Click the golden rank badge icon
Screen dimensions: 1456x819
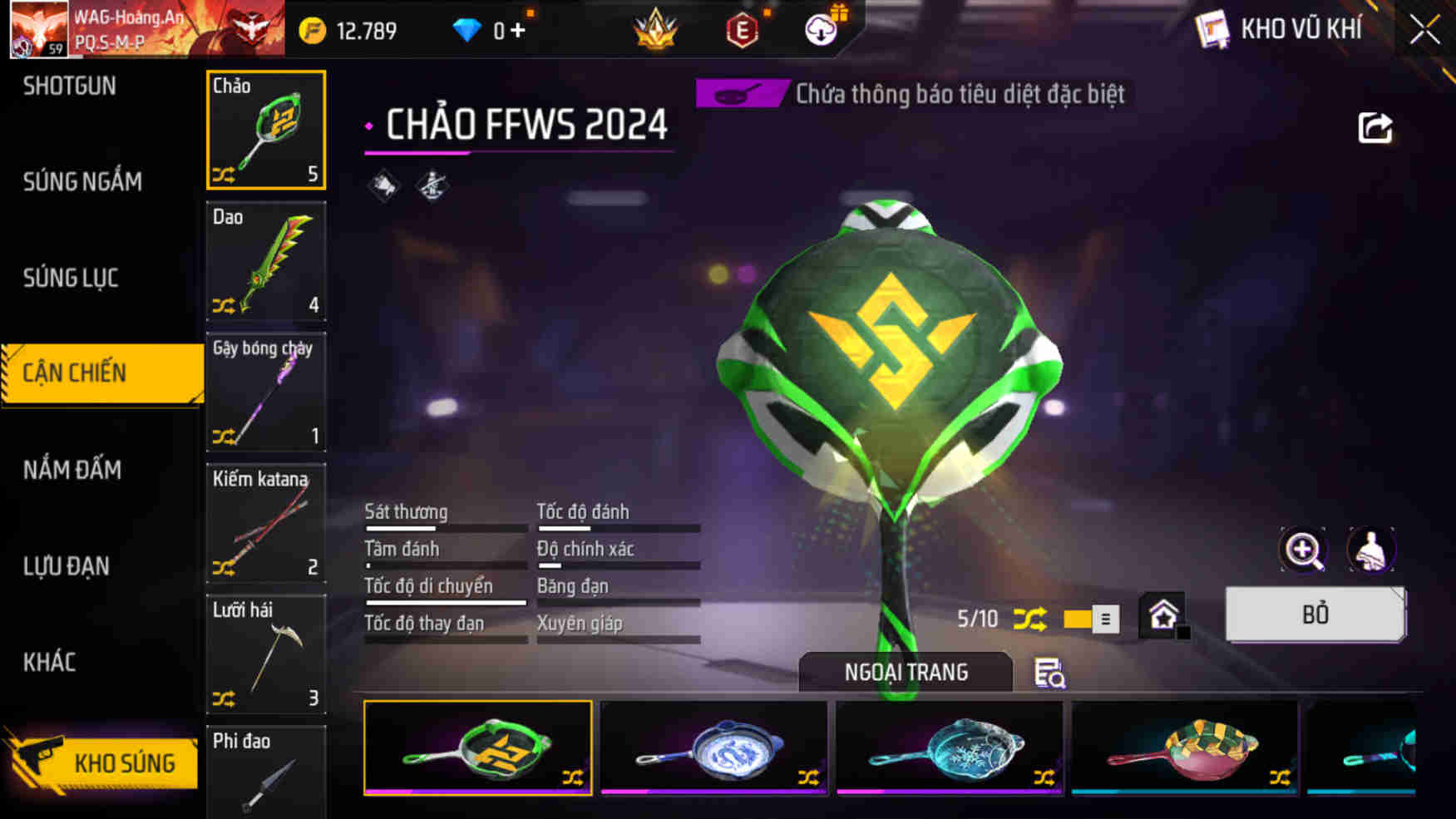(655, 30)
